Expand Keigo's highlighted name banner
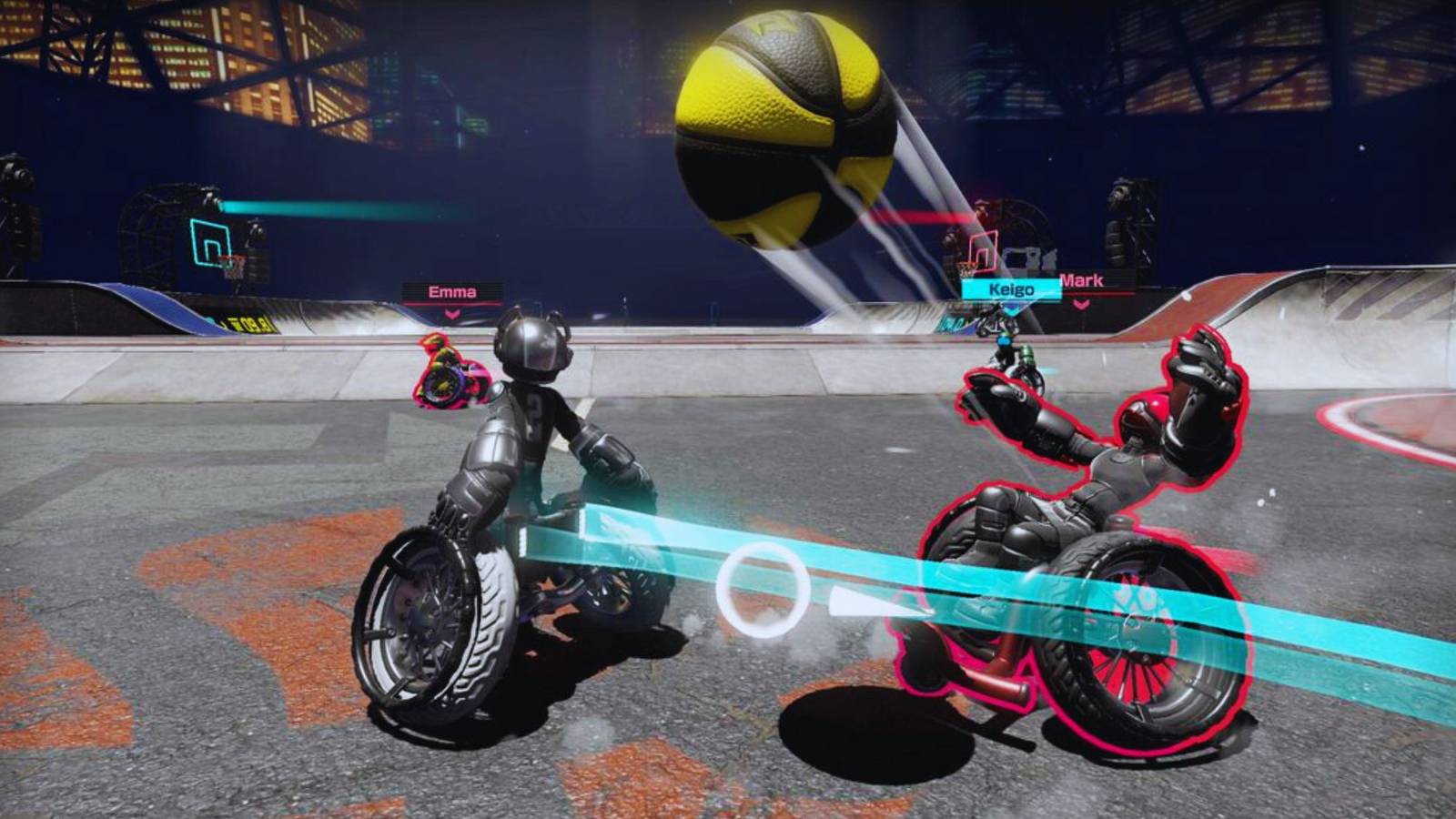The width and height of the screenshot is (1456, 819). (1012, 288)
